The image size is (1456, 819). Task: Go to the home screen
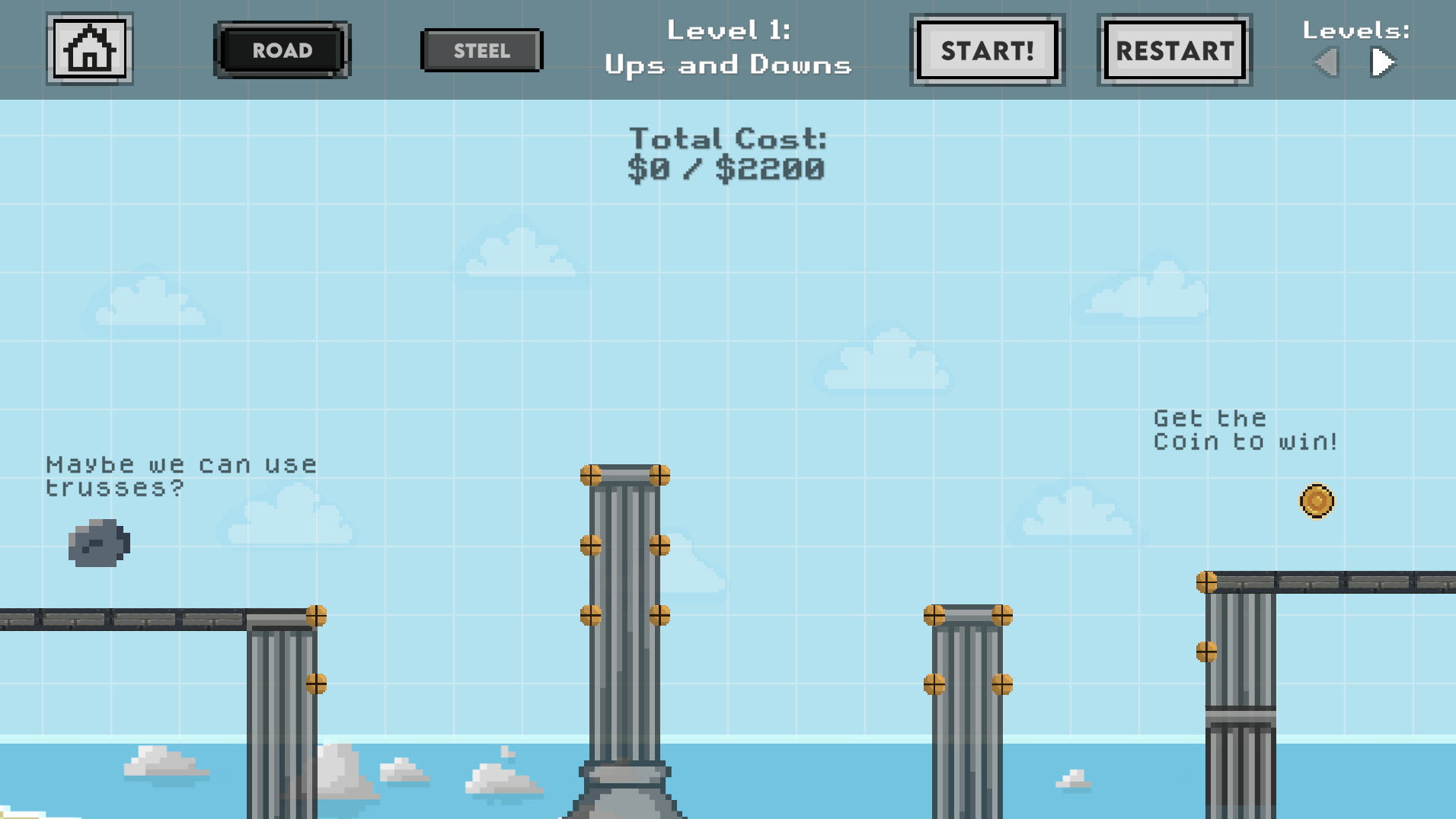[x=90, y=49]
